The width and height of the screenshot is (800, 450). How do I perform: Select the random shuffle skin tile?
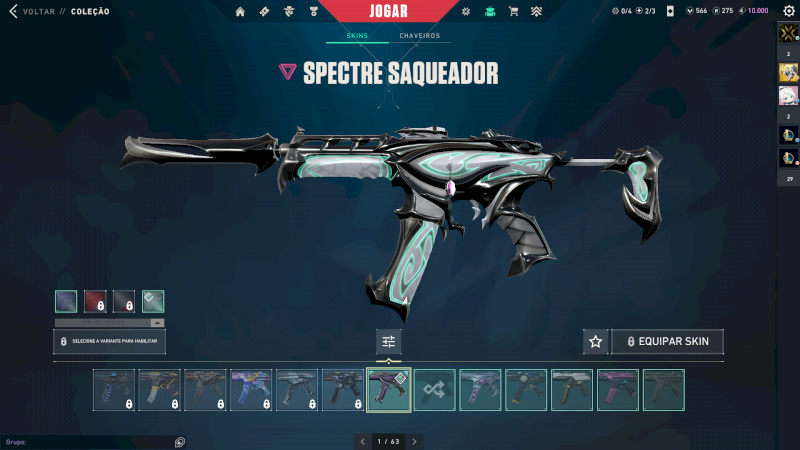point(435,390)
